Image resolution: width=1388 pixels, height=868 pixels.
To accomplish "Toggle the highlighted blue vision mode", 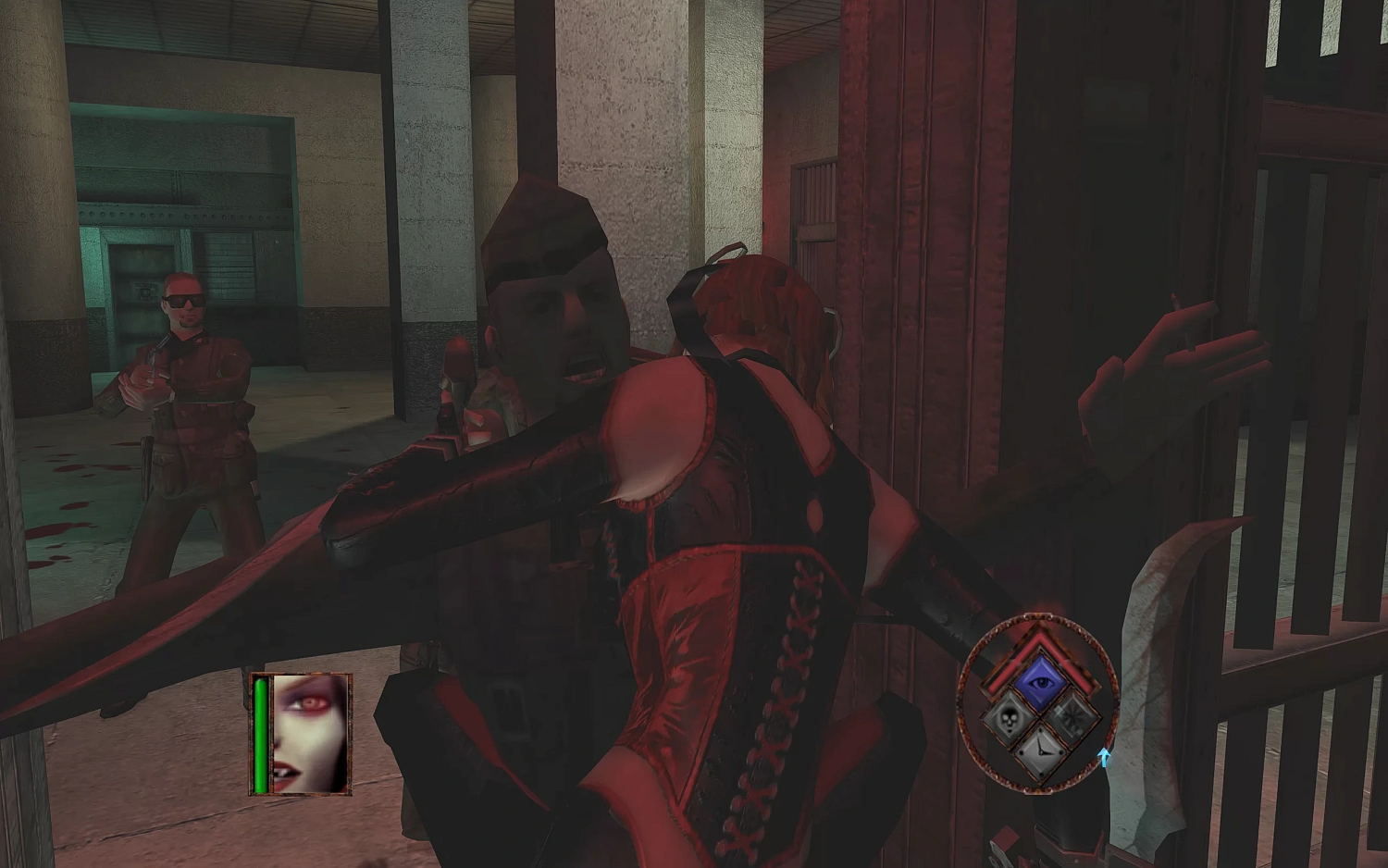I will [1040, 680].
